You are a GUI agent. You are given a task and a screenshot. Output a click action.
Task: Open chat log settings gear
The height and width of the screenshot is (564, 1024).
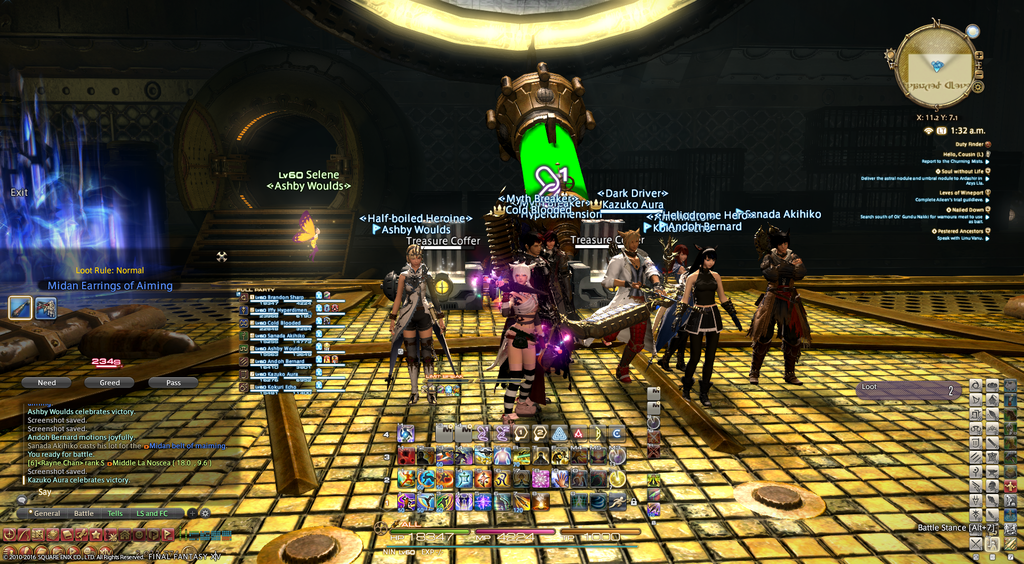(x=205, y=513)
